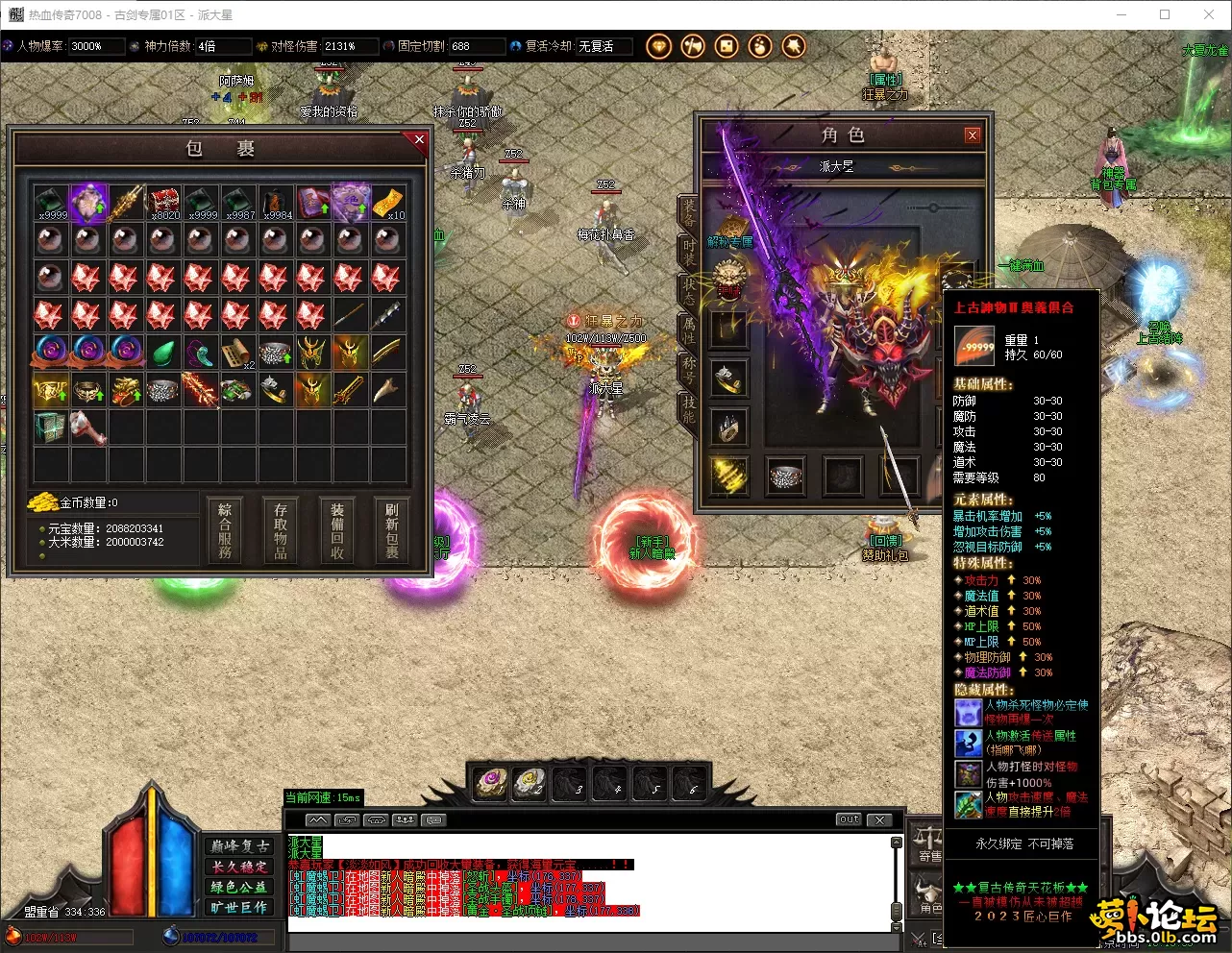
Task: Close the 角色 character panel
Action: pos(972,135)
